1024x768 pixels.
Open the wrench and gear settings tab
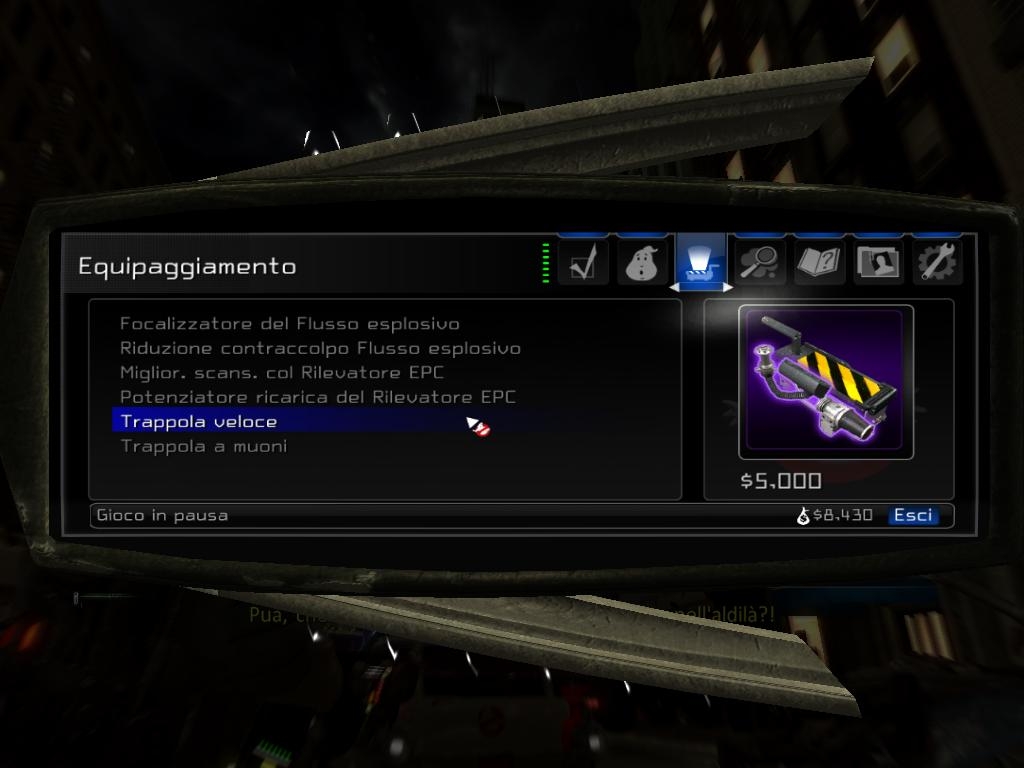(937, 264)
